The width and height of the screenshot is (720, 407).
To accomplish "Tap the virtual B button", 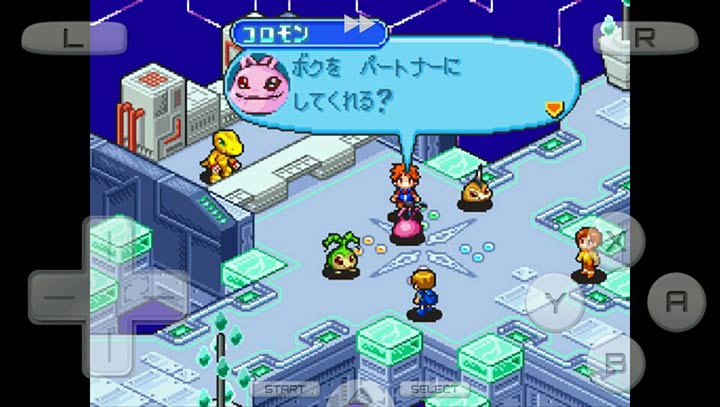I will pyautogui.click(x=616, y=361).
